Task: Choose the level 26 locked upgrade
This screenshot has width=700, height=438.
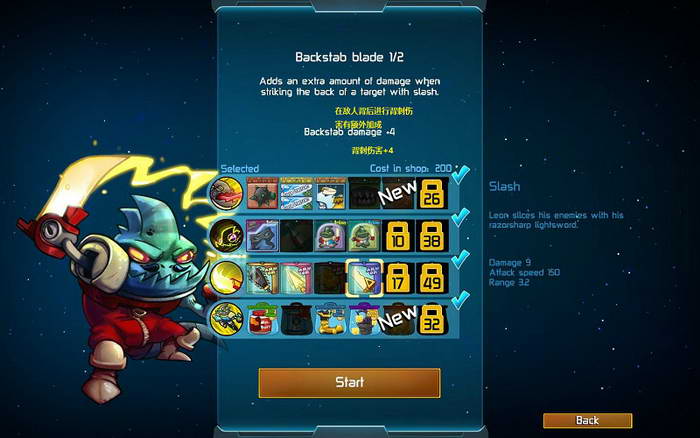Action: click(432, 194)
